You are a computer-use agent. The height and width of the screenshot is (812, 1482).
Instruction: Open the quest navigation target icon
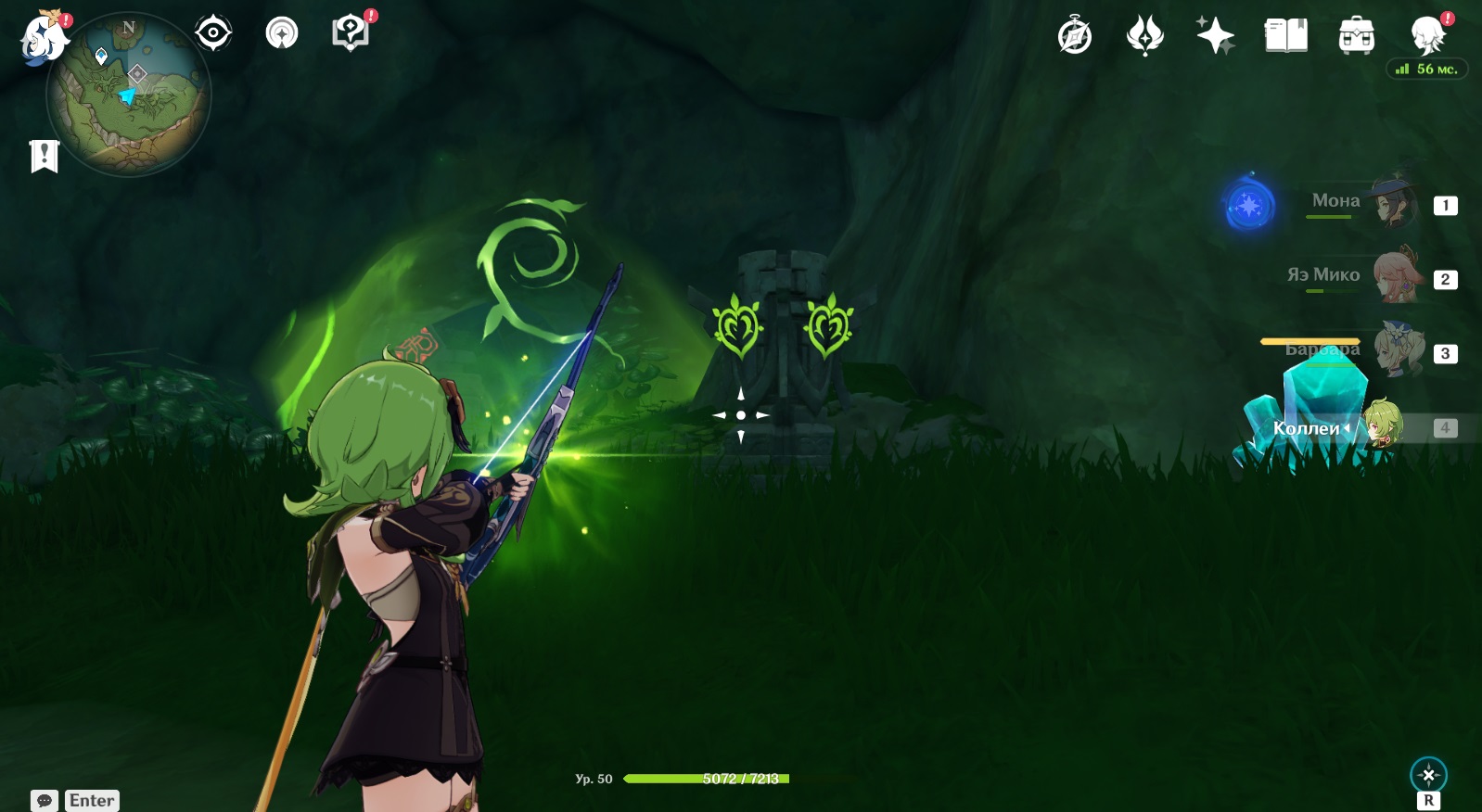(x=212, y=33)
